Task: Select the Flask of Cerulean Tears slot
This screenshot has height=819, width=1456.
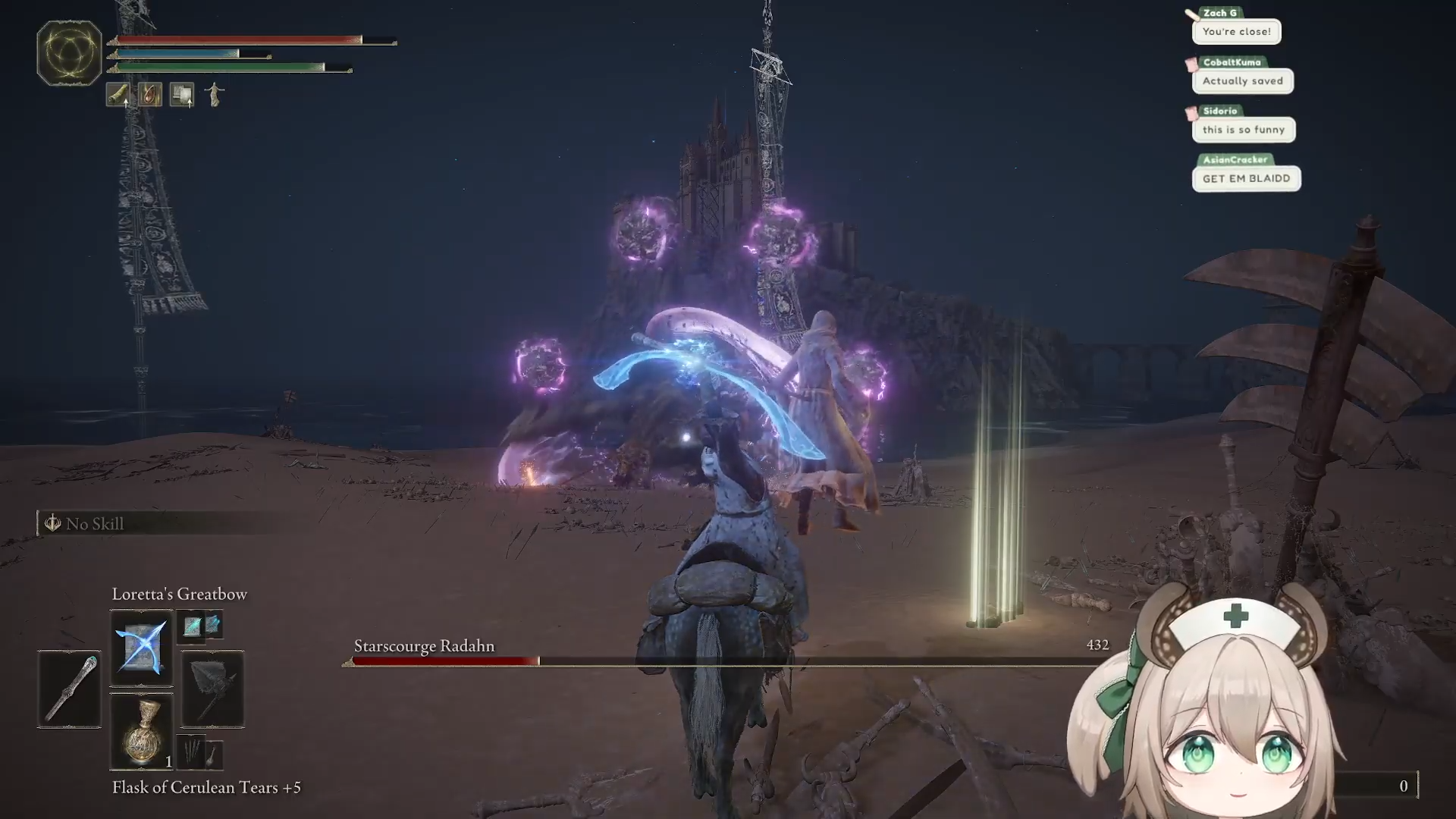Action: 141,733
